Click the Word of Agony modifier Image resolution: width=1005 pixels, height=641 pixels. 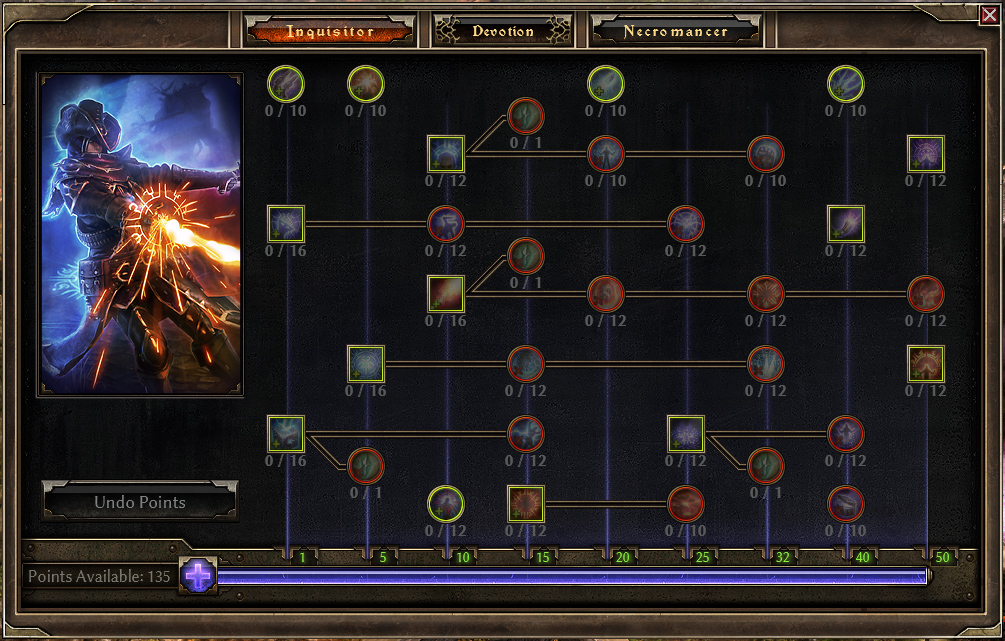pos(446,224)
